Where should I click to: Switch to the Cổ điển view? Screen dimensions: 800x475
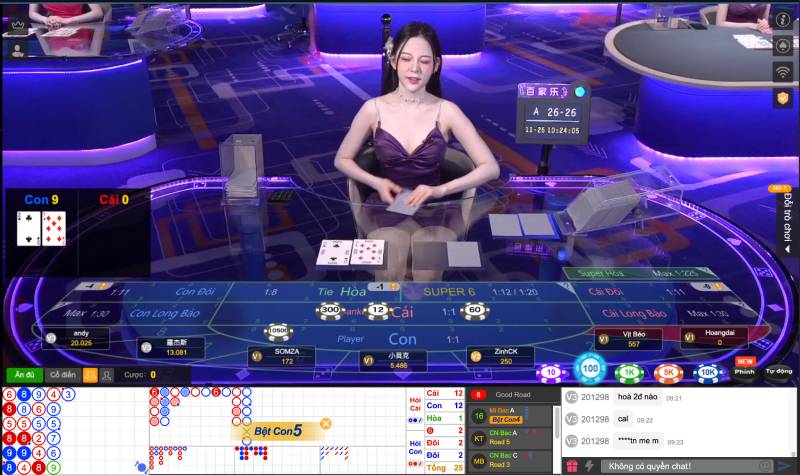coord(62,375)
